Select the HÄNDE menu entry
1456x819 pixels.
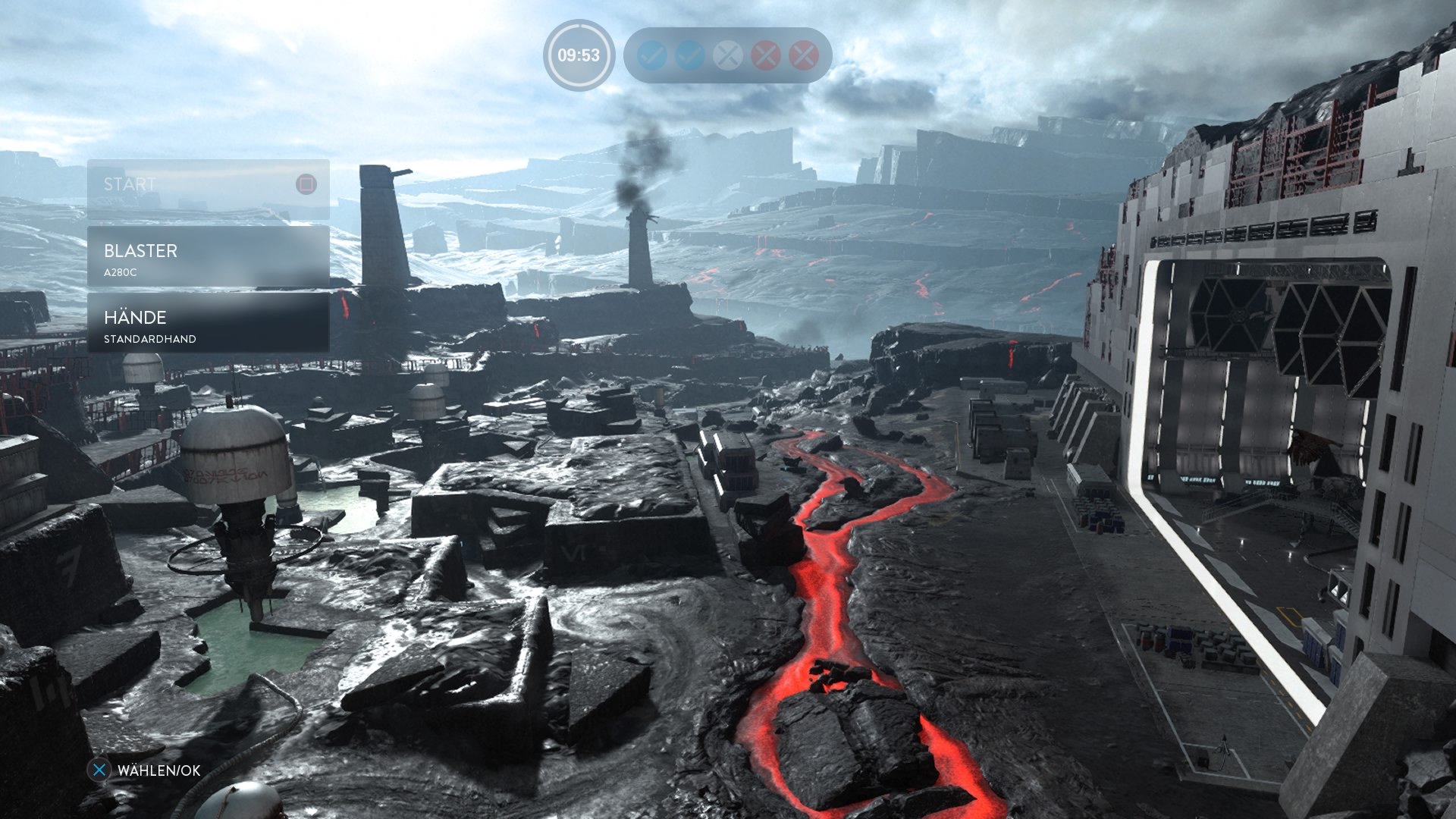coord(134,318)
